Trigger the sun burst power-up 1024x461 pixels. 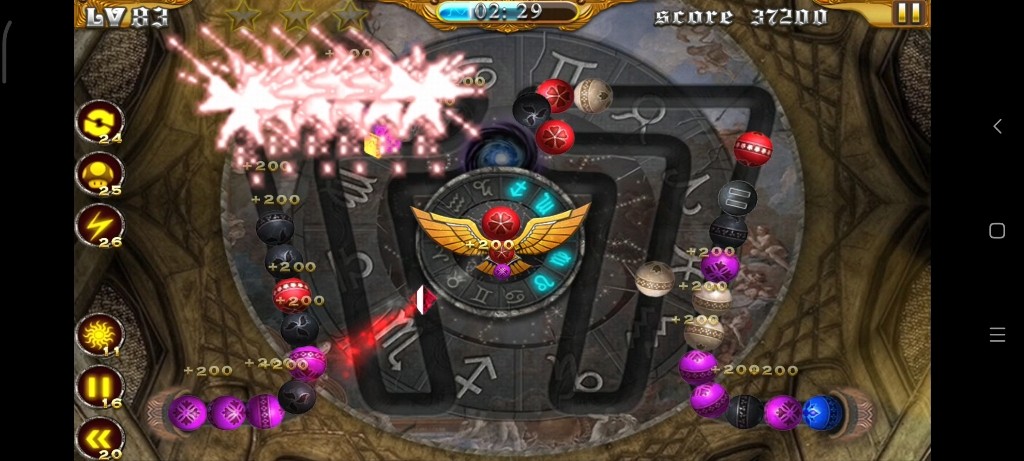click(x=99, y=334)
